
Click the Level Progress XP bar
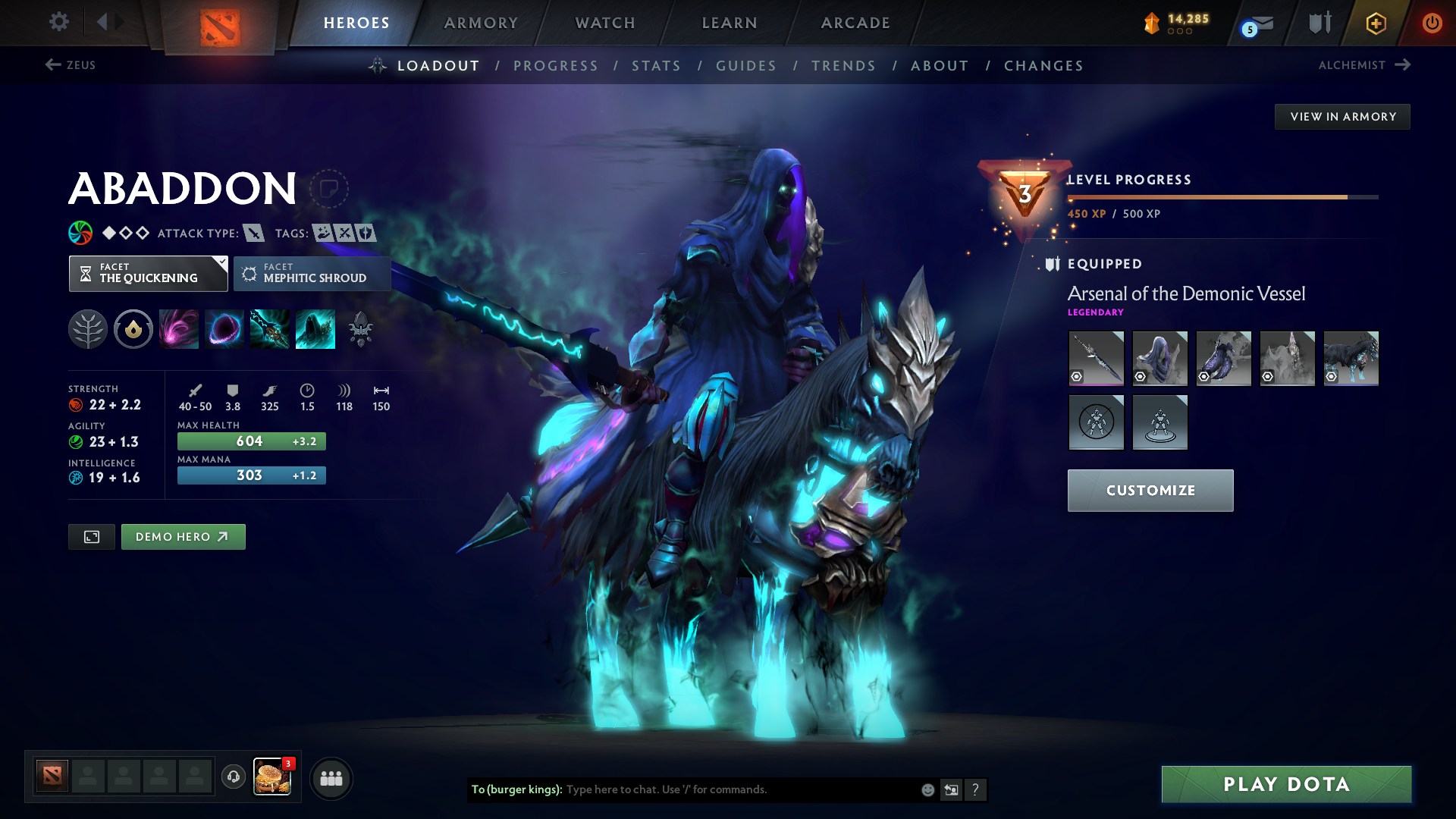pos(1221,197)
